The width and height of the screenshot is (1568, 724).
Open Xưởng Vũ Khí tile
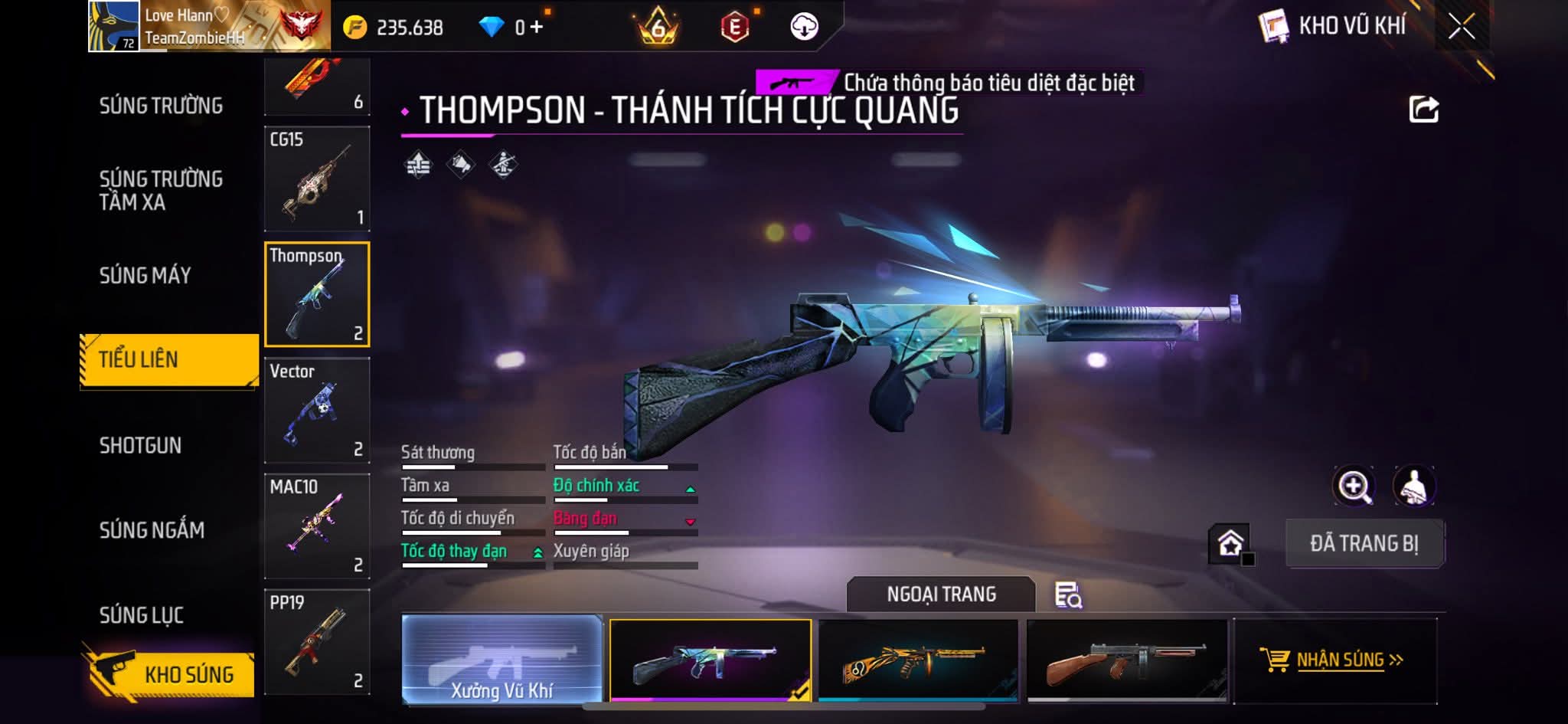[501, 659]
